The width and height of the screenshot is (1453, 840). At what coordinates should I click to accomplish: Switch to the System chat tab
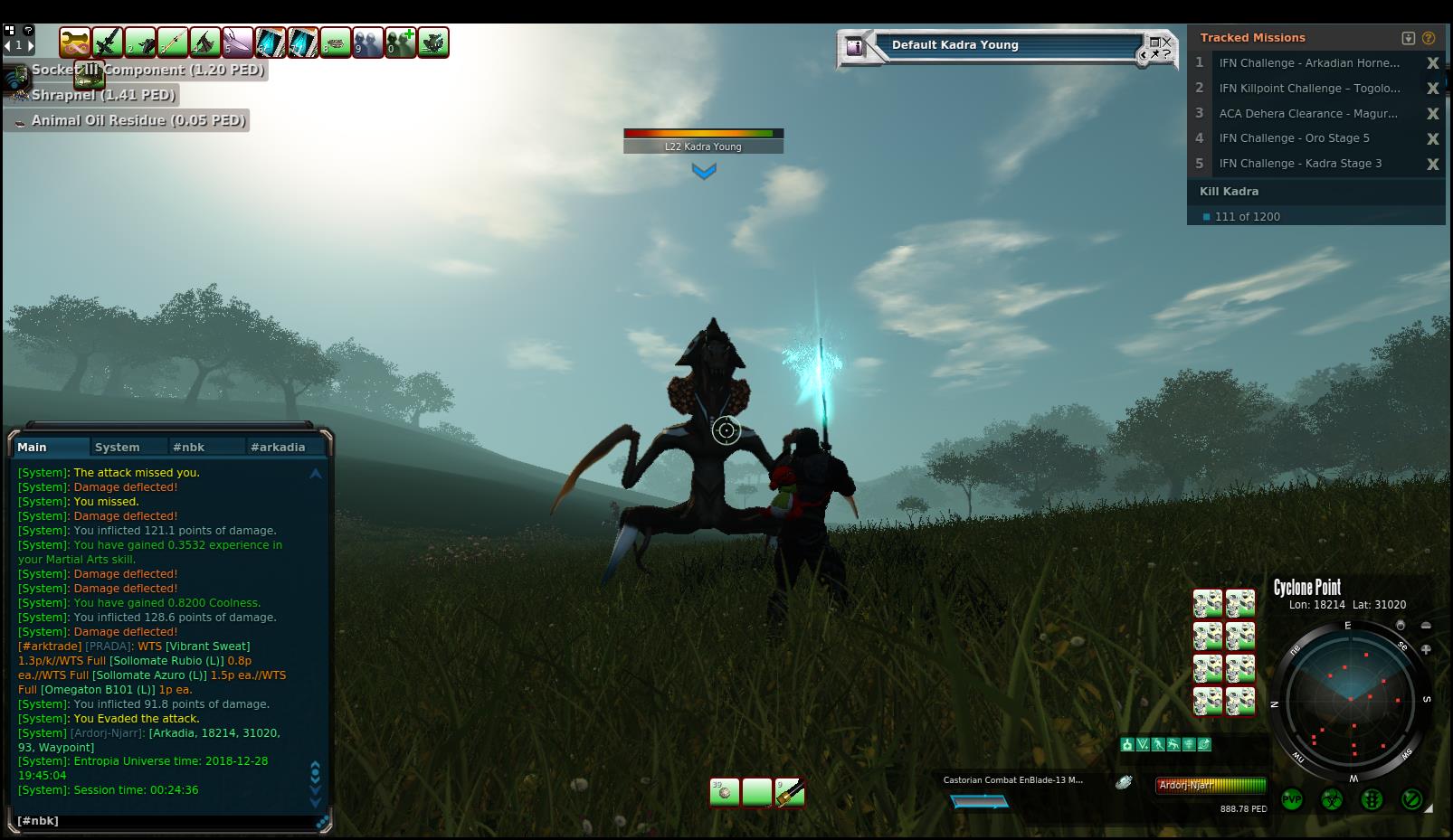[x=117, y=447]
